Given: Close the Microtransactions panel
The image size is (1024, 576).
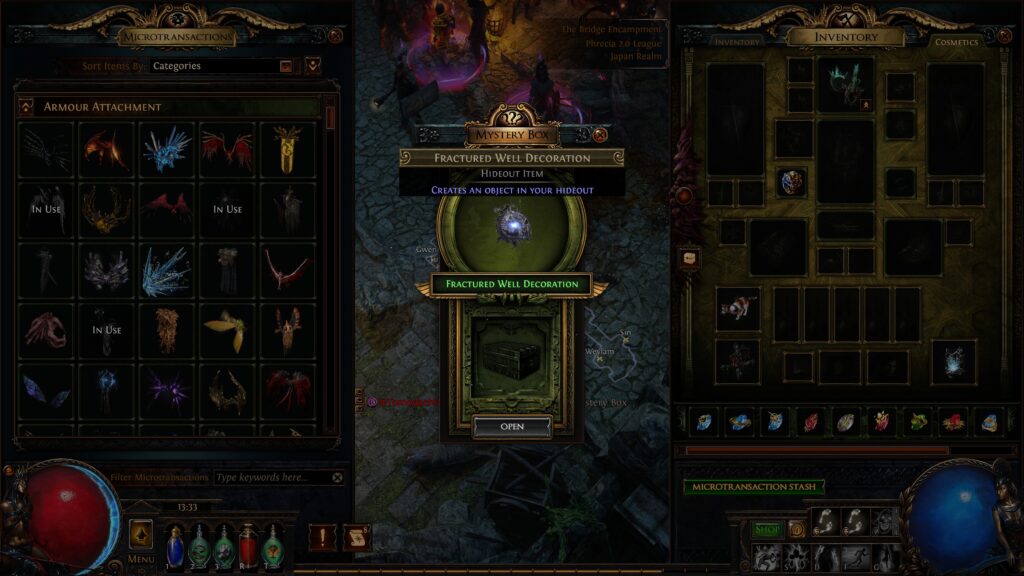Looking at the screenshot, I should click(x=336, y=35).
